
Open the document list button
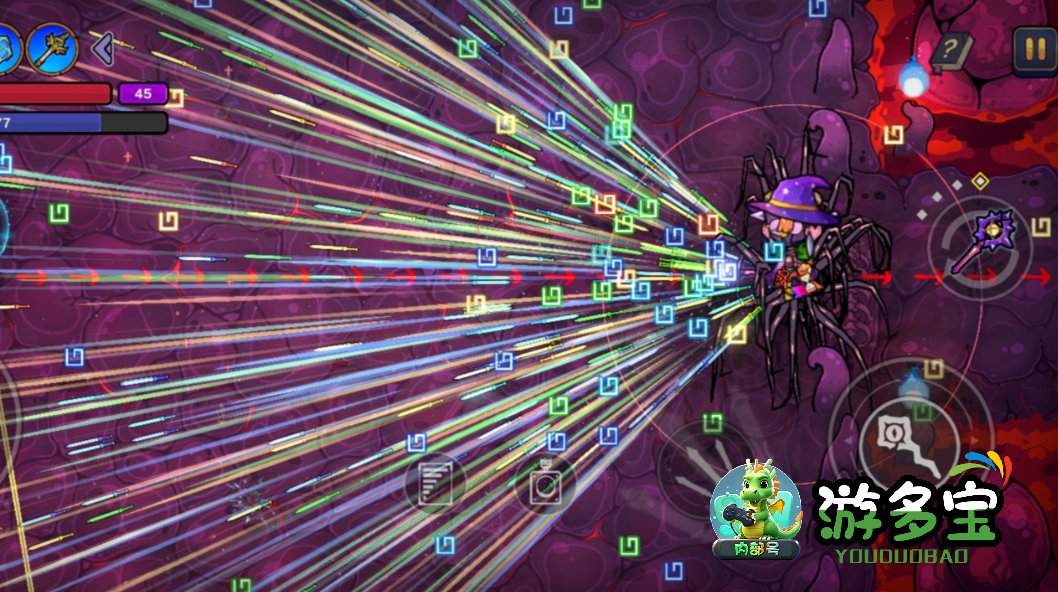[435, 484]
